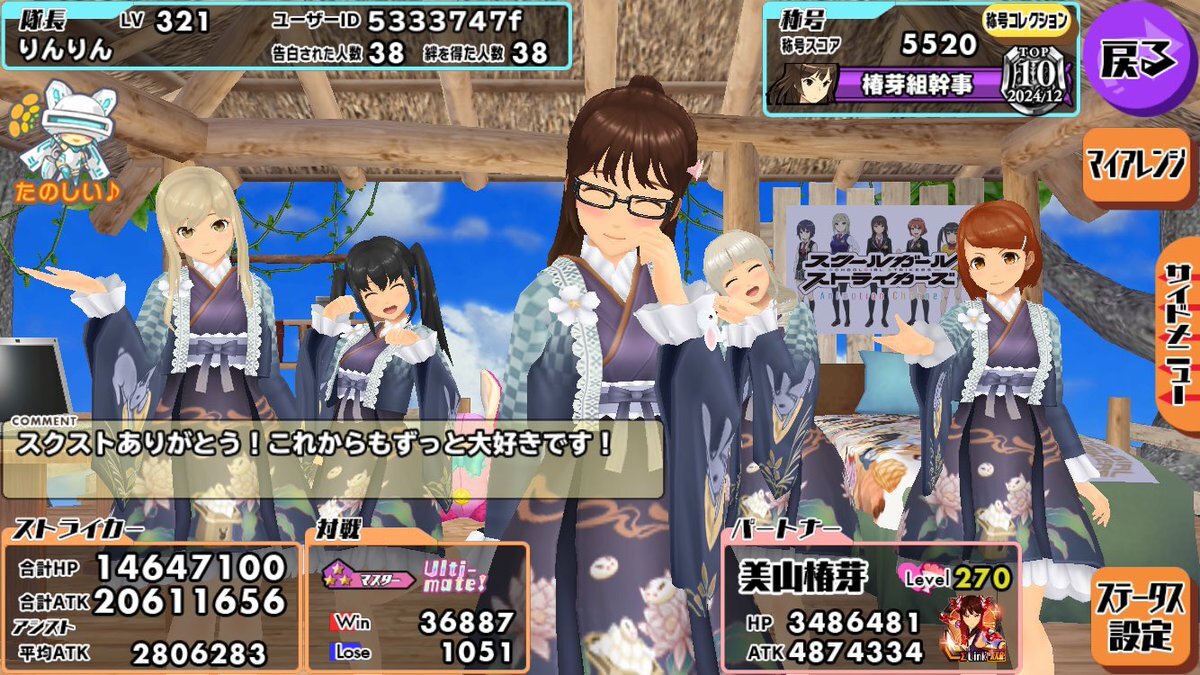Go back with the purple 戻る button
1200x675 pixels.
click(x=1138, y=61)
